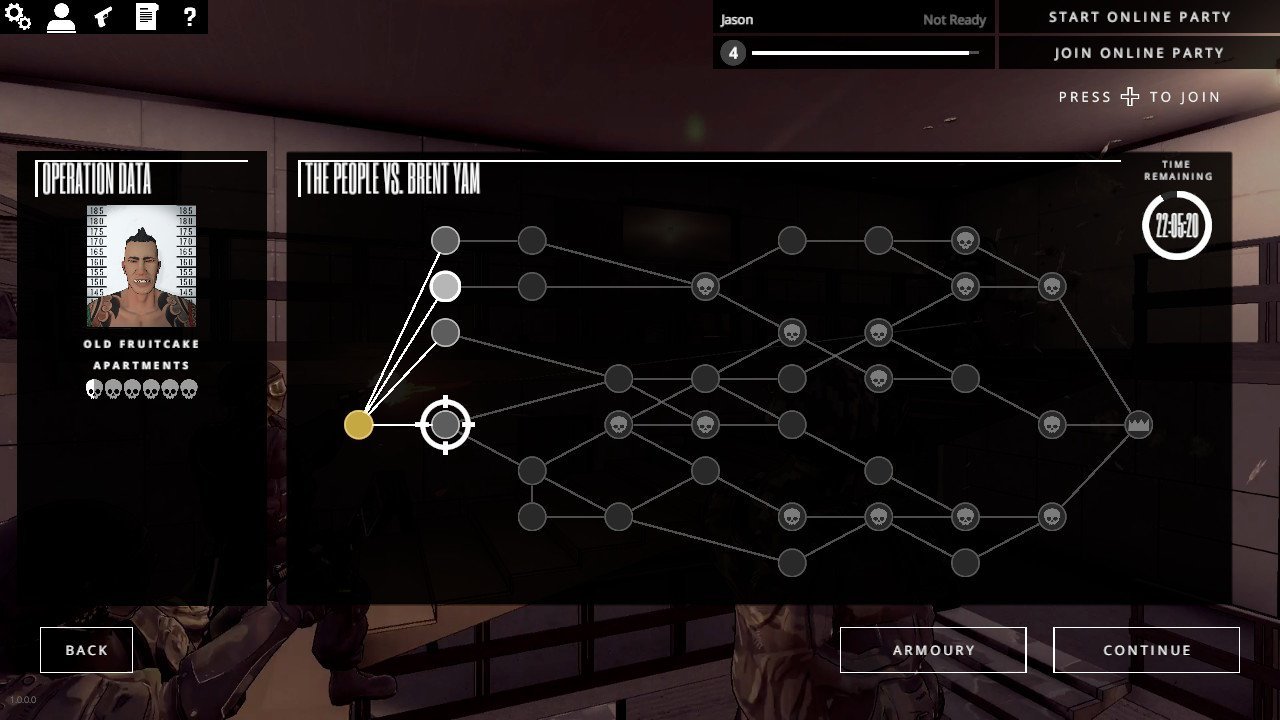
Task: Open the pistol weapons icon
Action: point(103,16)
